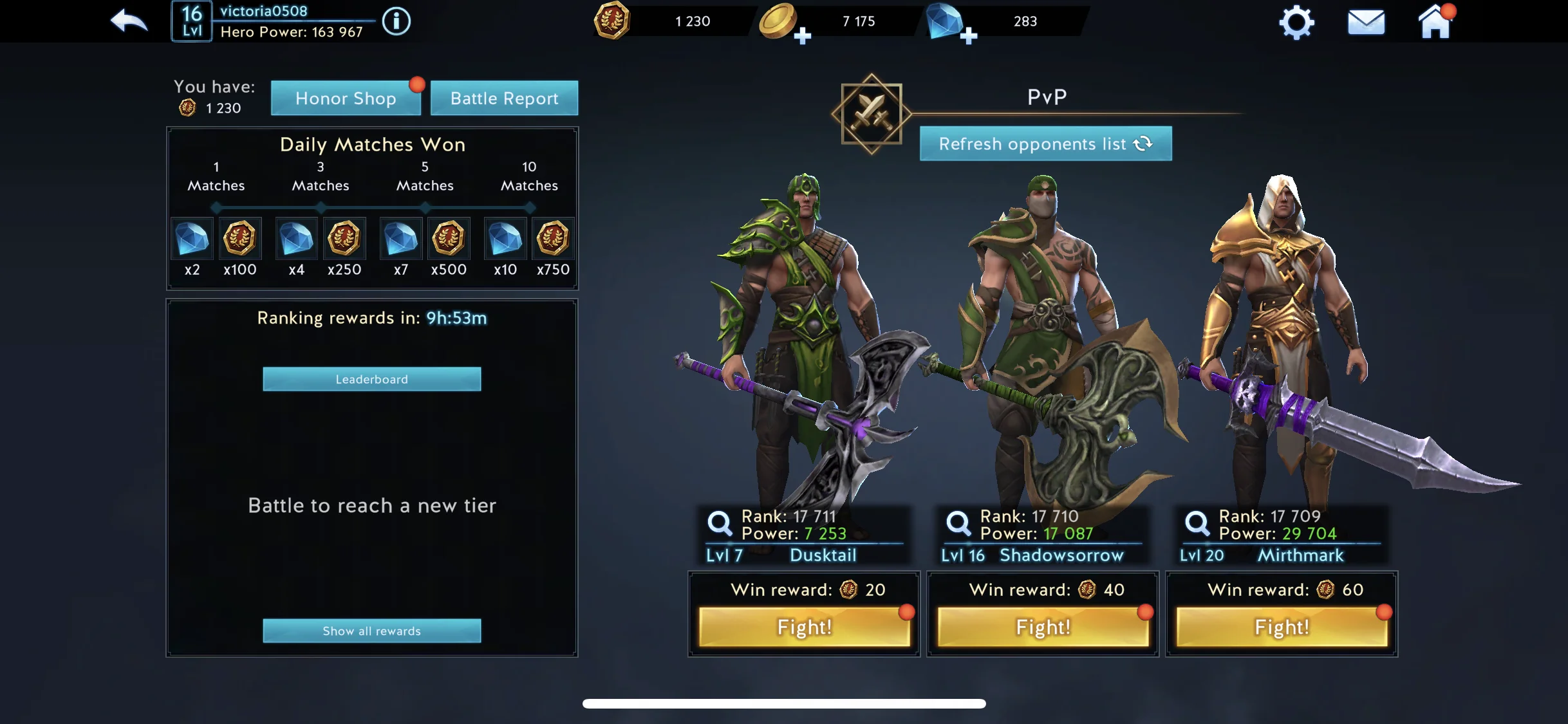
Task: Check the mail inbox
Action: pos(1366,23)
